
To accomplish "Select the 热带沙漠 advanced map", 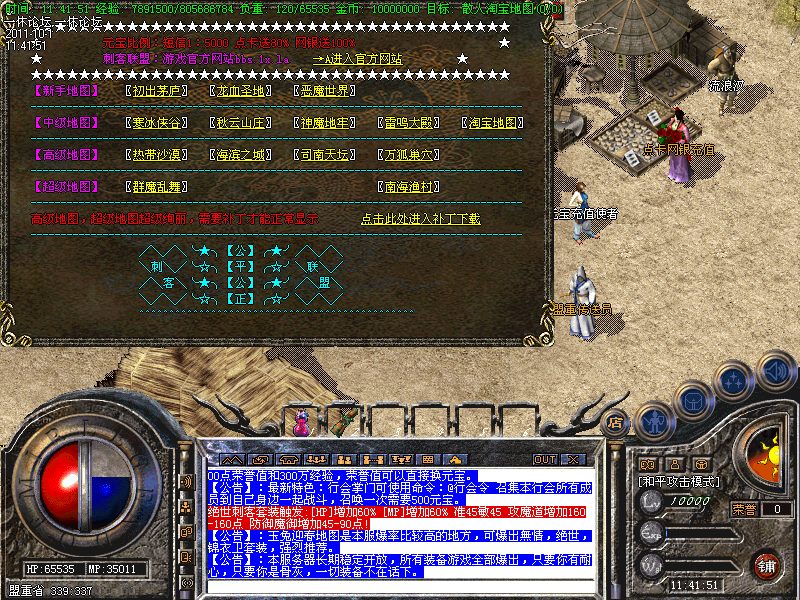I will [157, 155].
